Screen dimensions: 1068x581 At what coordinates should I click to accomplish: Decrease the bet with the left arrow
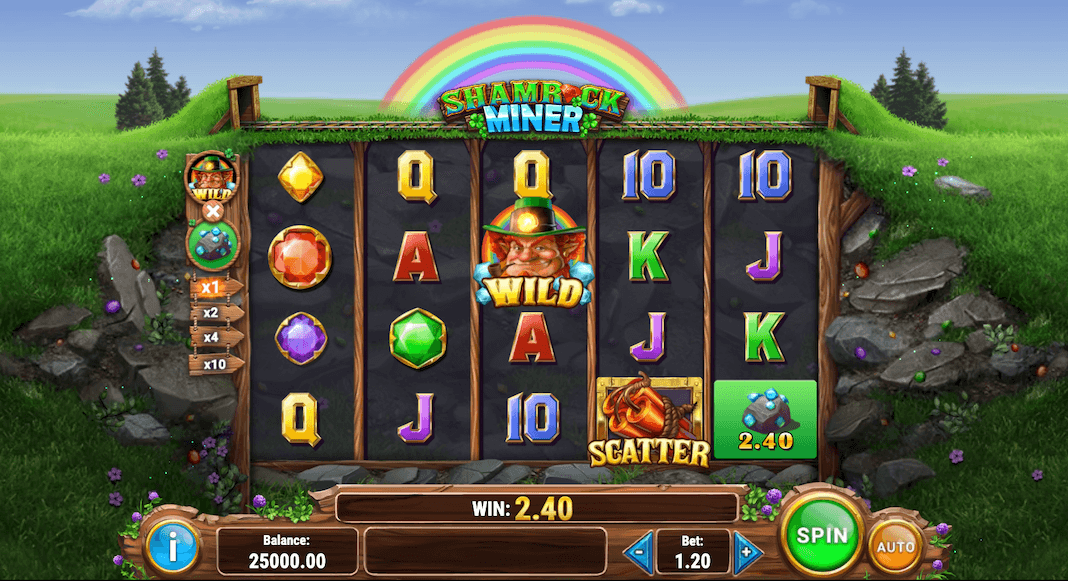click(639, 552)
